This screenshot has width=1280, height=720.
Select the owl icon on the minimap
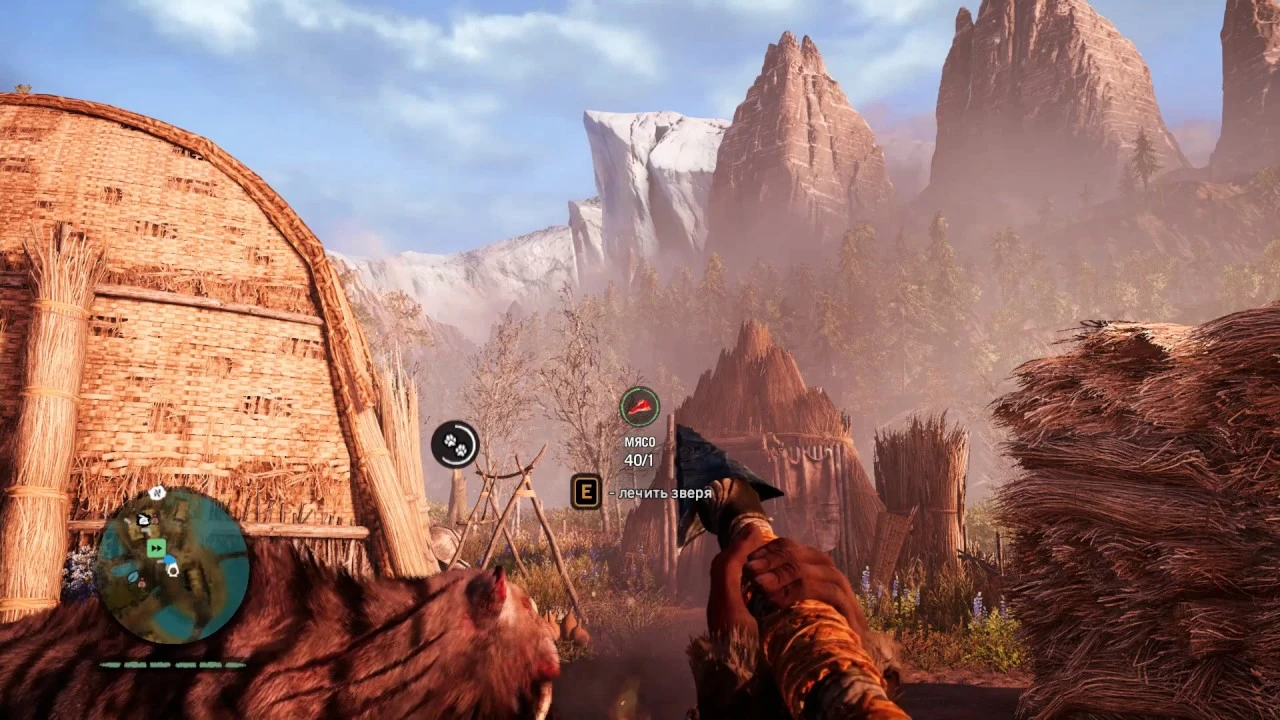click(x=142, y=519)
